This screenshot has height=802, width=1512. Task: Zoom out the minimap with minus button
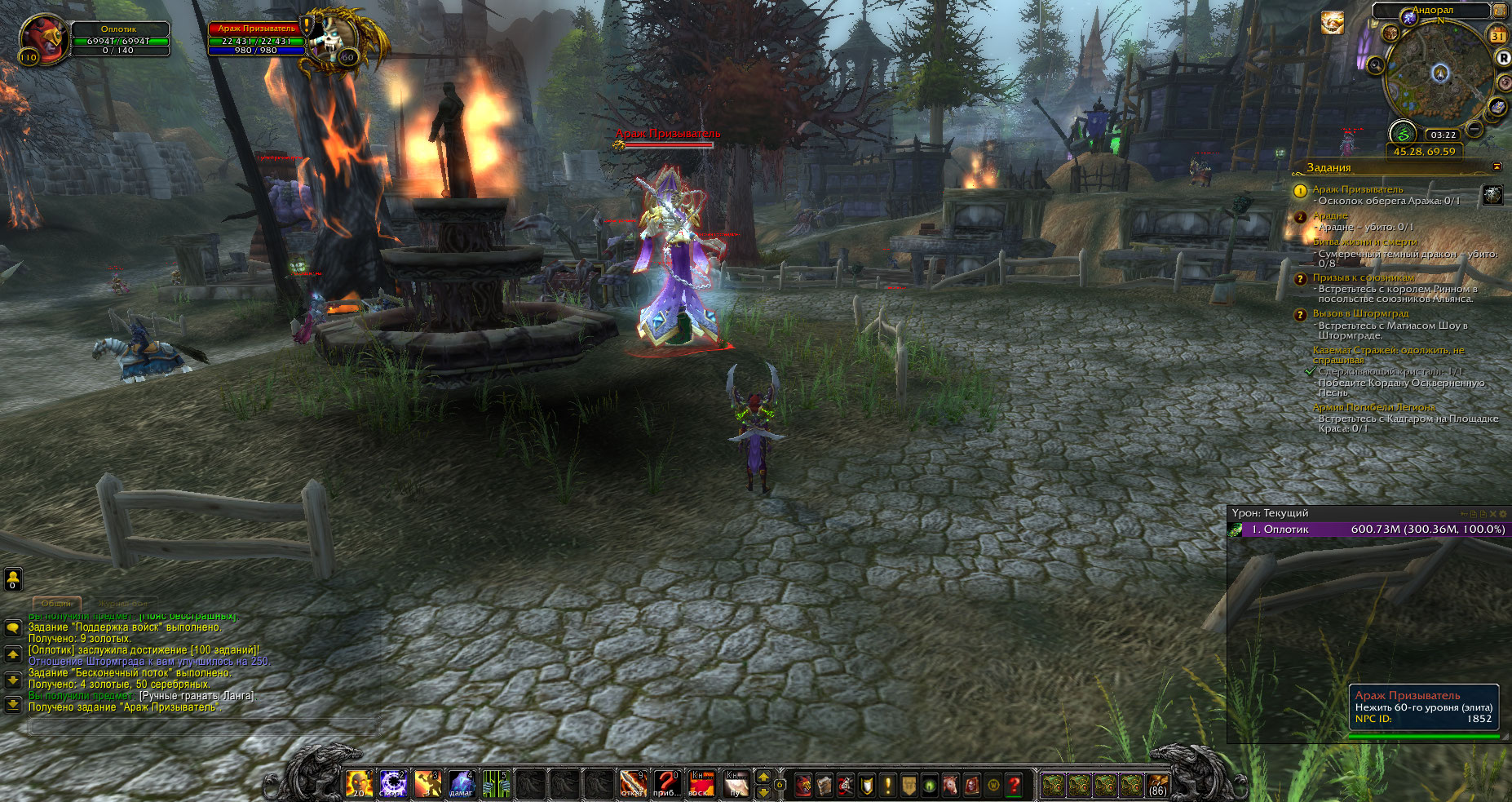tap(1474, 129)
